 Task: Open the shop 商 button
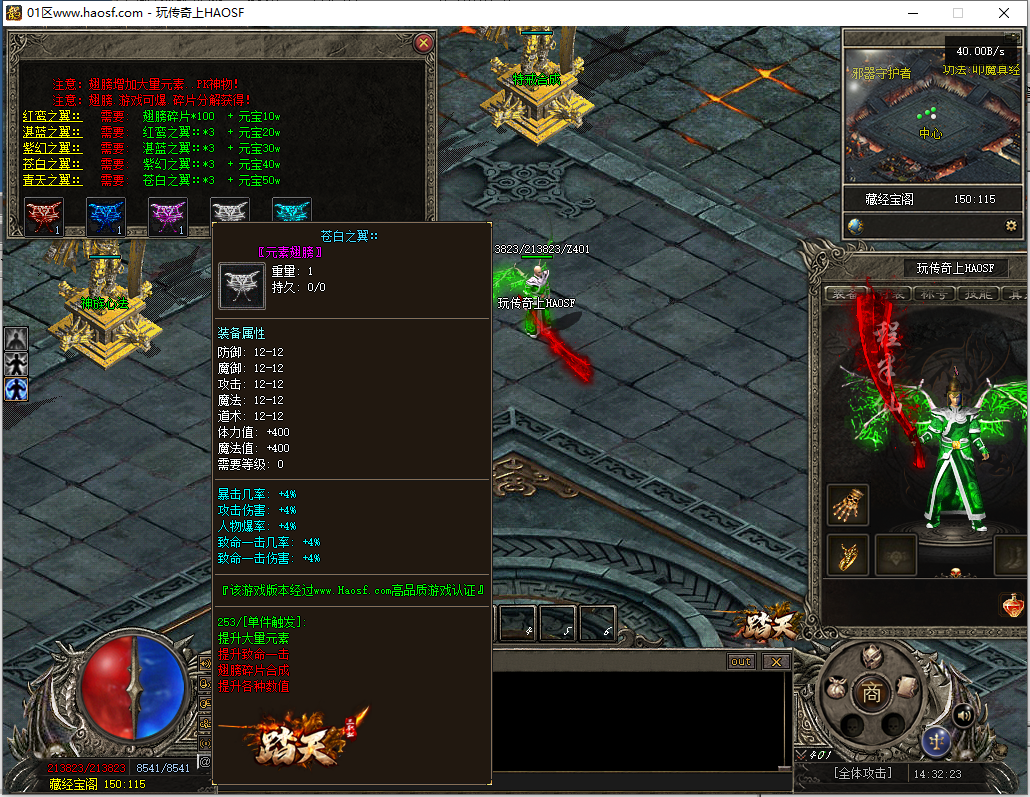(872, 691)
